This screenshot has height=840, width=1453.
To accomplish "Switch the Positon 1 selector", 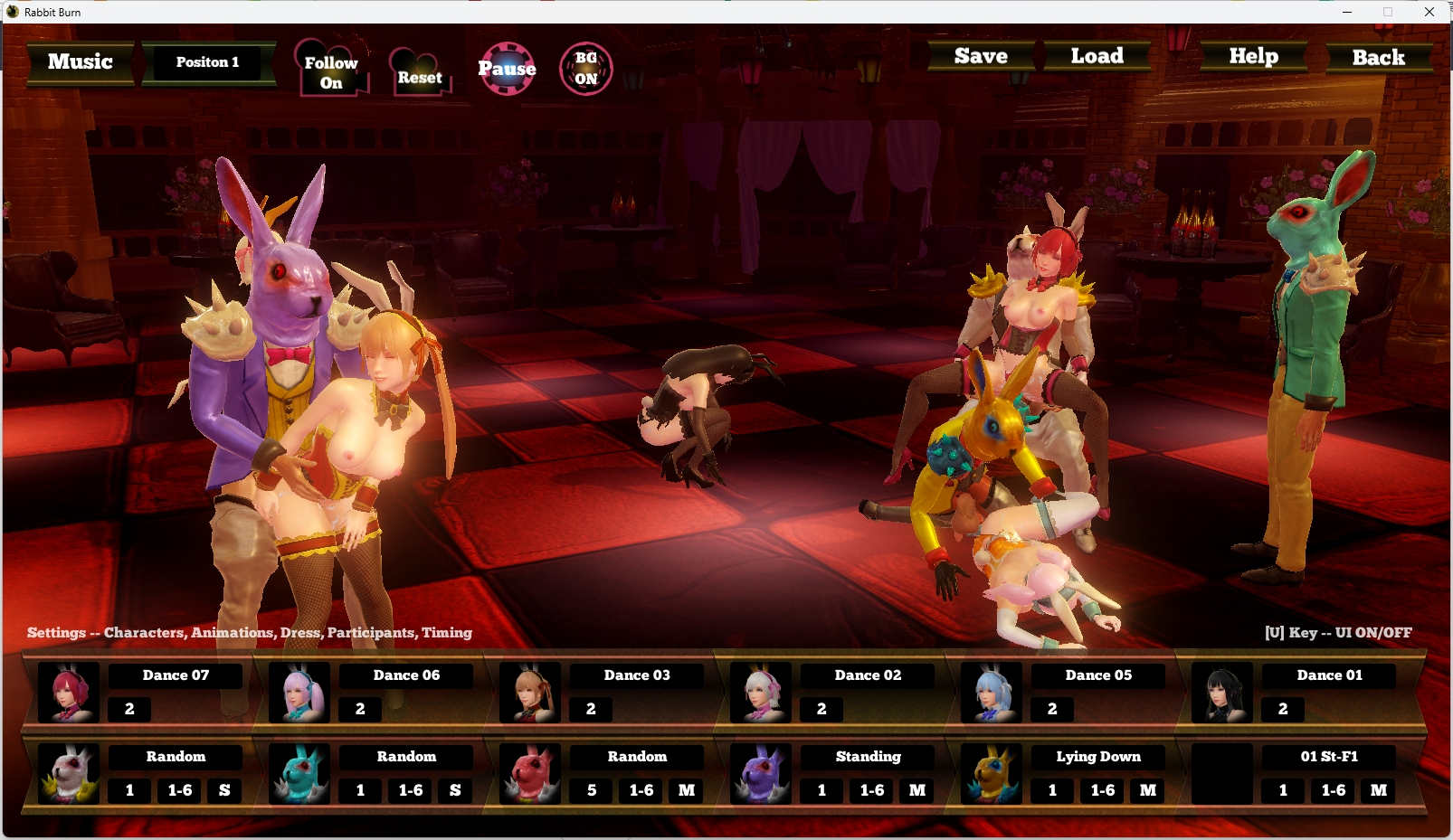I will tap(208, 62).
